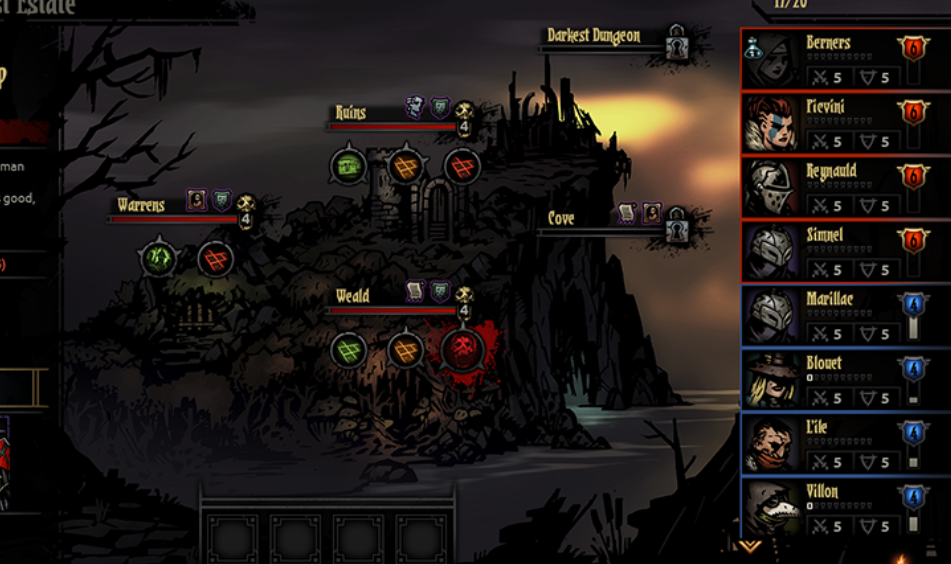
Task: Choose the red quest marker in Warrens
Action: [215, 258]
